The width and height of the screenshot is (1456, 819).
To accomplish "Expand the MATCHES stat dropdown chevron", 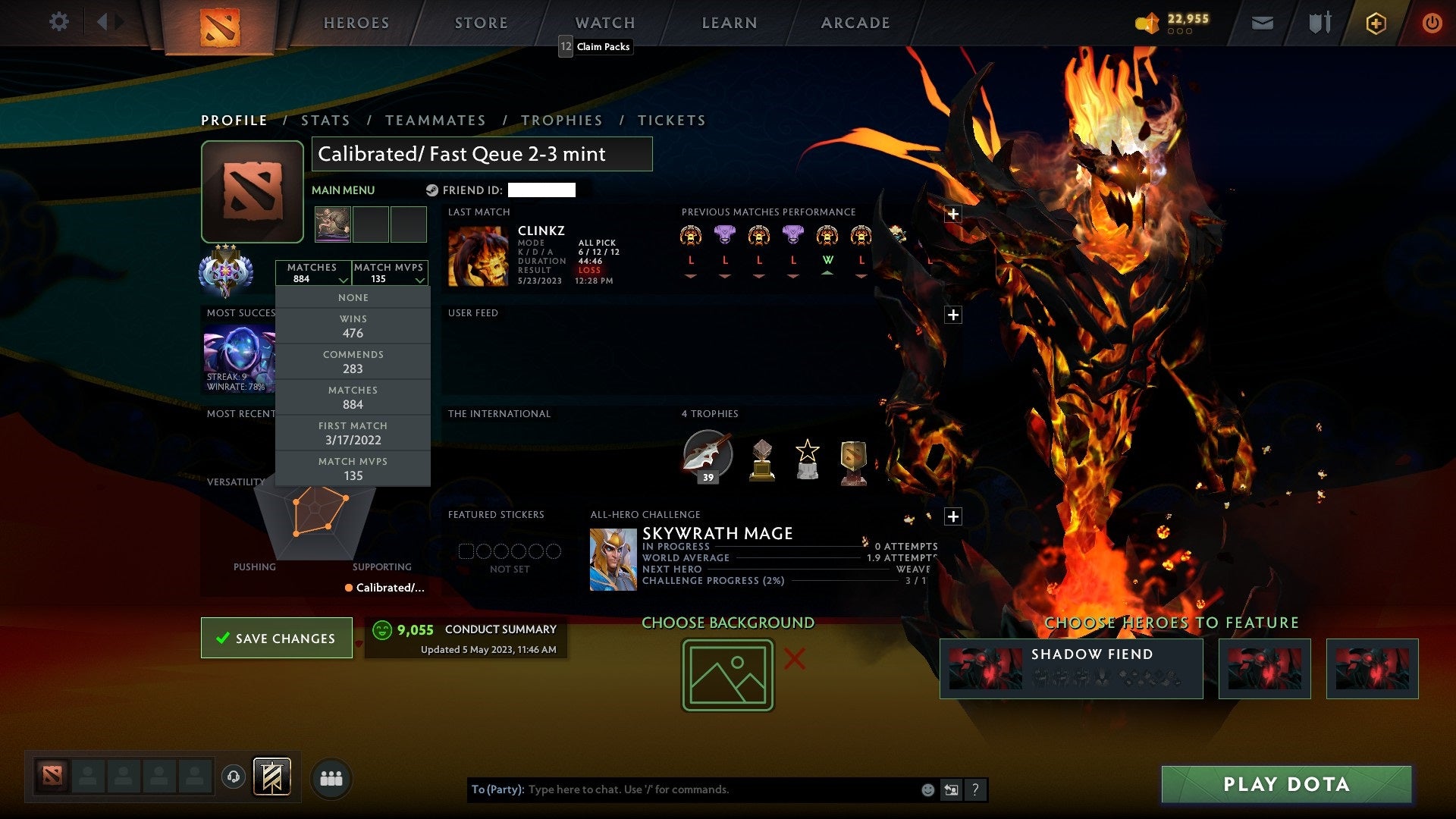I will tap(343, 279).
